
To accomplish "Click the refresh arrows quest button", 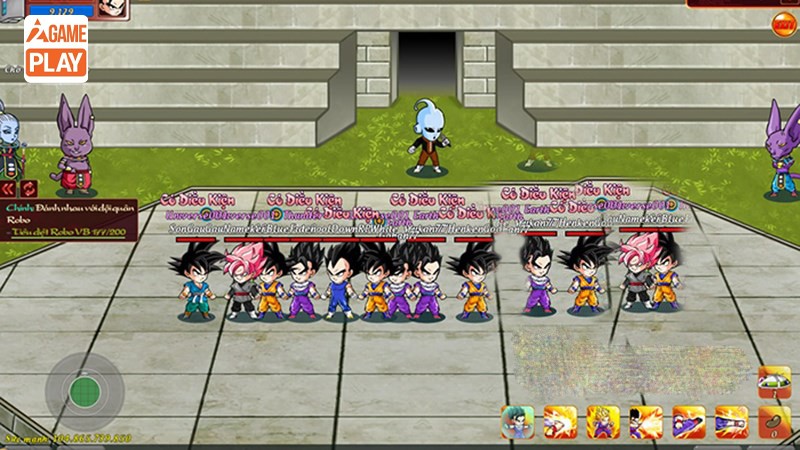I will click(x=28, y=188).
